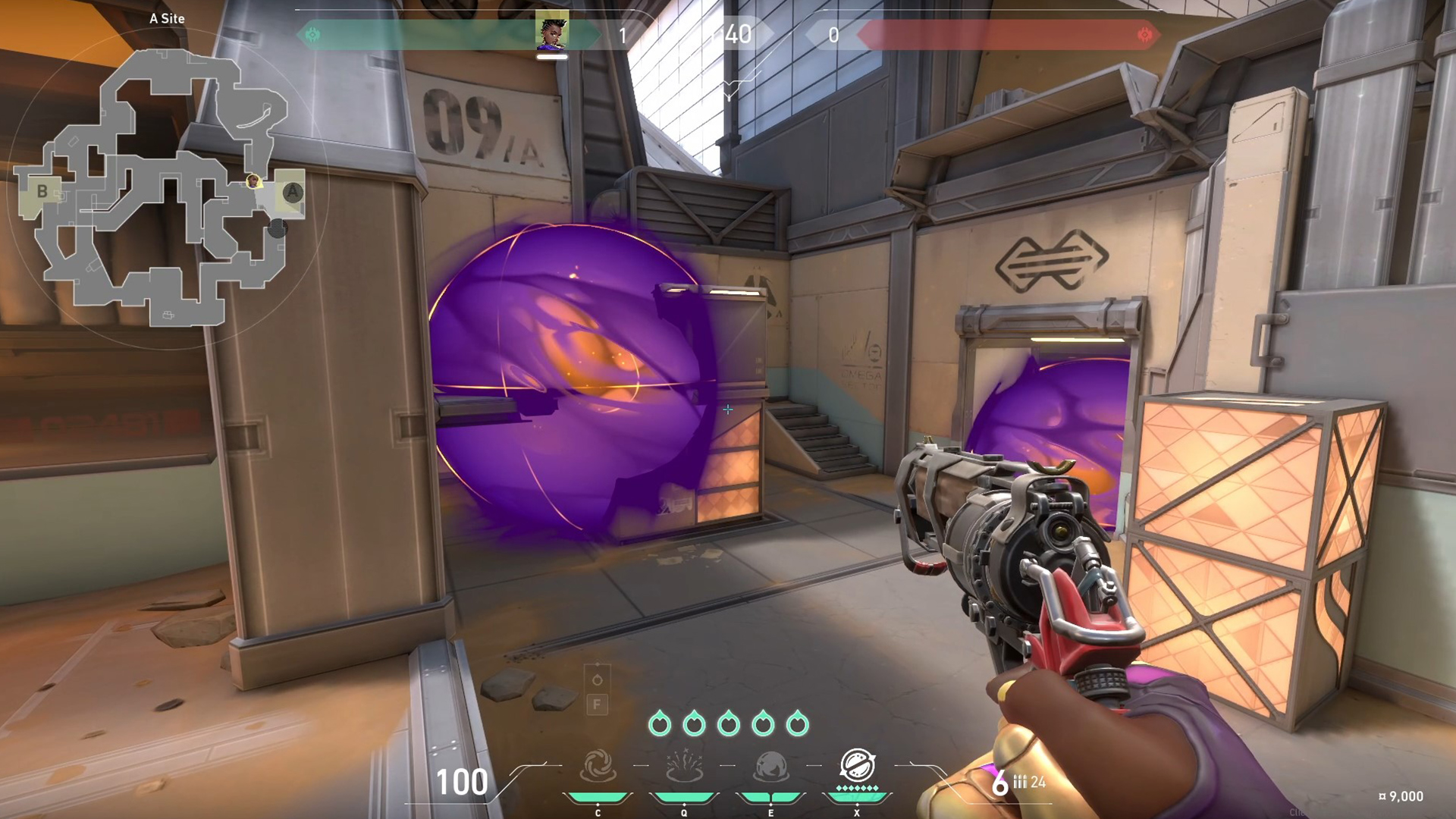Click the round timer showing 40
This screenshot has width=1456, height=819.
(738, 35)
